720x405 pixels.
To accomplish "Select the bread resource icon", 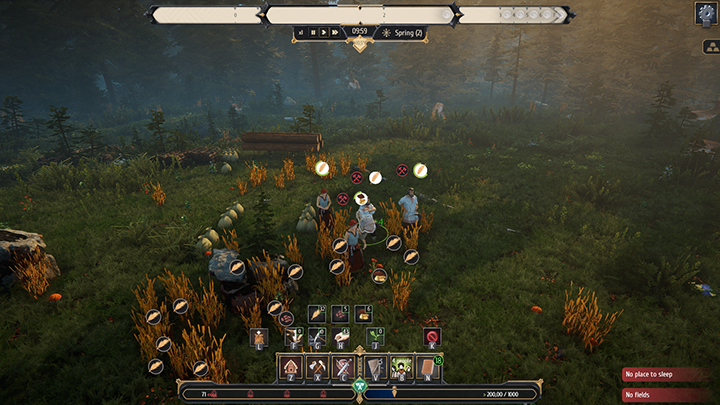I will (x=363, y=314).
